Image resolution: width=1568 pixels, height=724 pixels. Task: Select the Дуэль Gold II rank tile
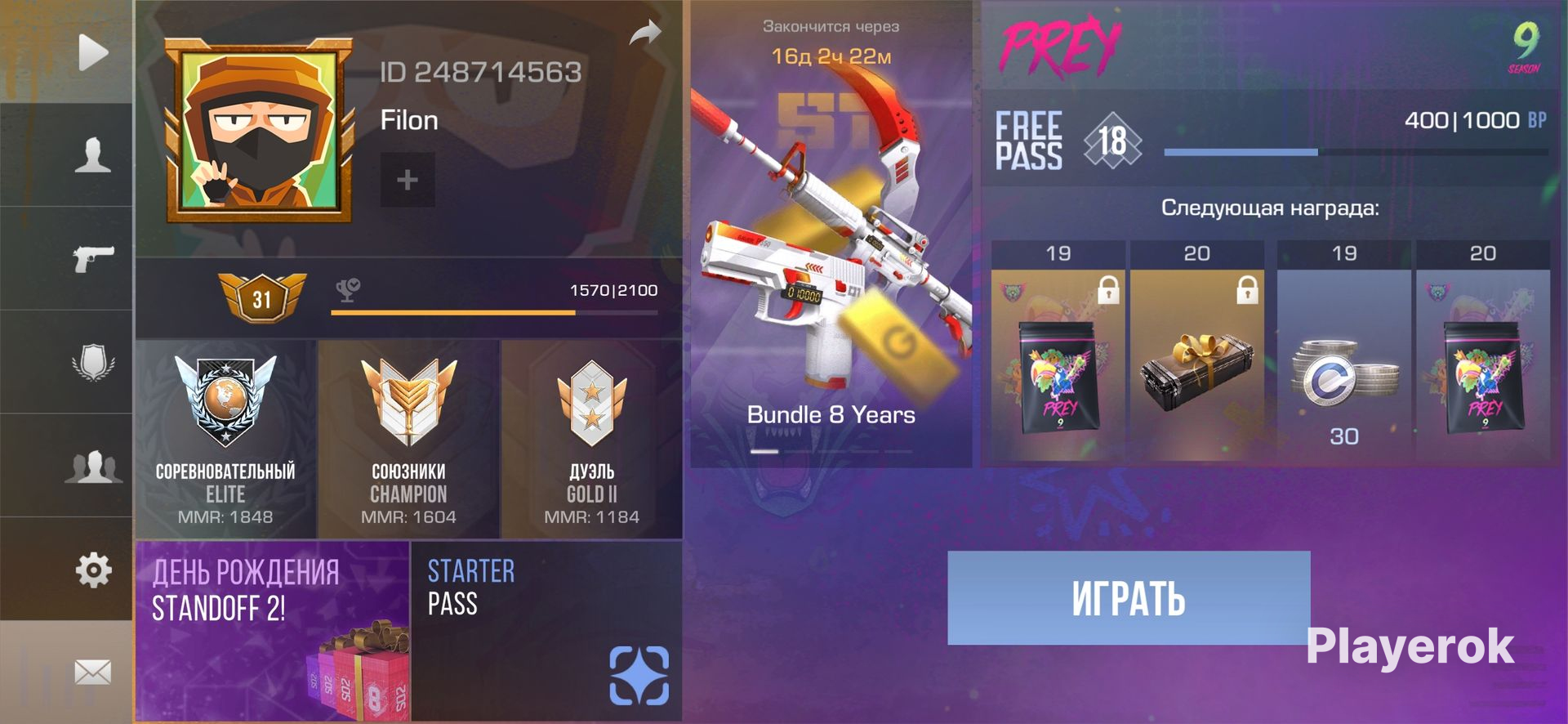[591, 440]
